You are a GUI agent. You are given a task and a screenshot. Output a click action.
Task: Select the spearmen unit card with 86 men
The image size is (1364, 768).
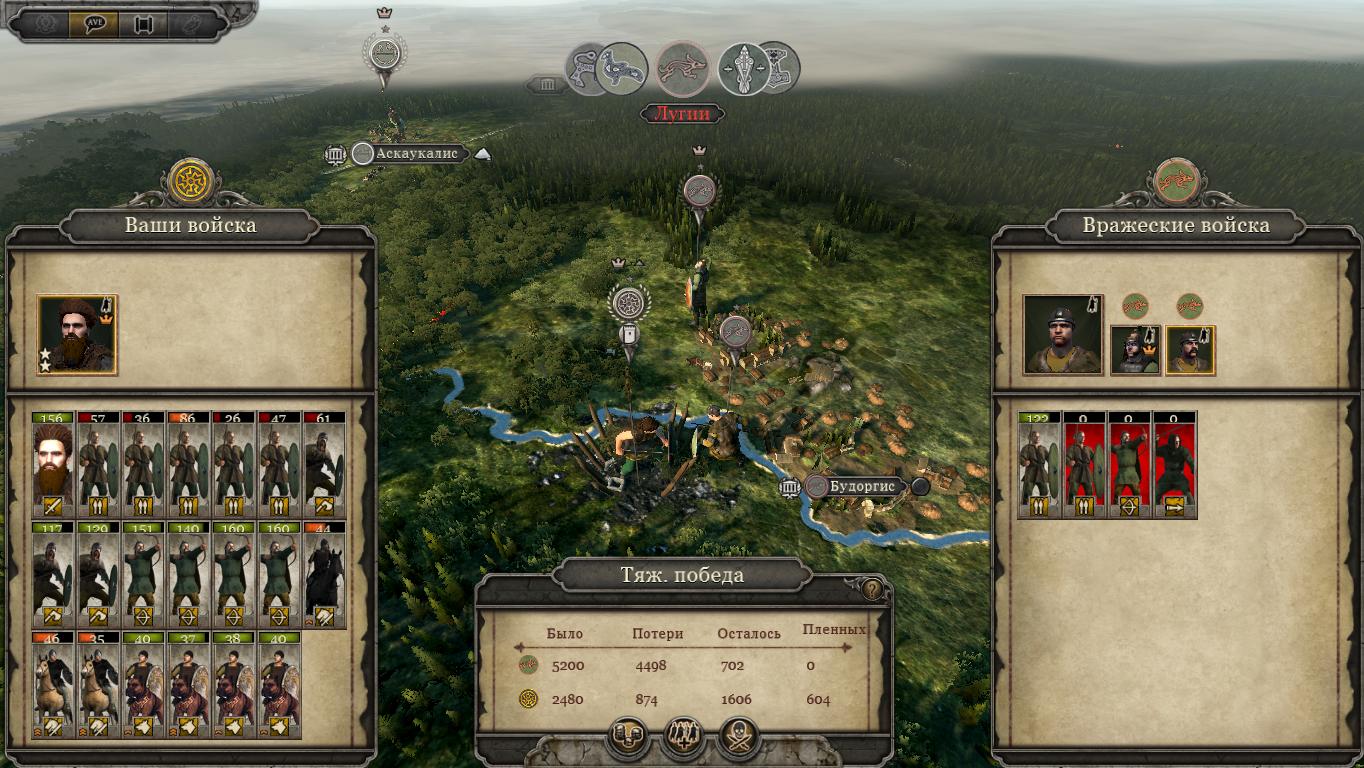click(x=190, y=465)
